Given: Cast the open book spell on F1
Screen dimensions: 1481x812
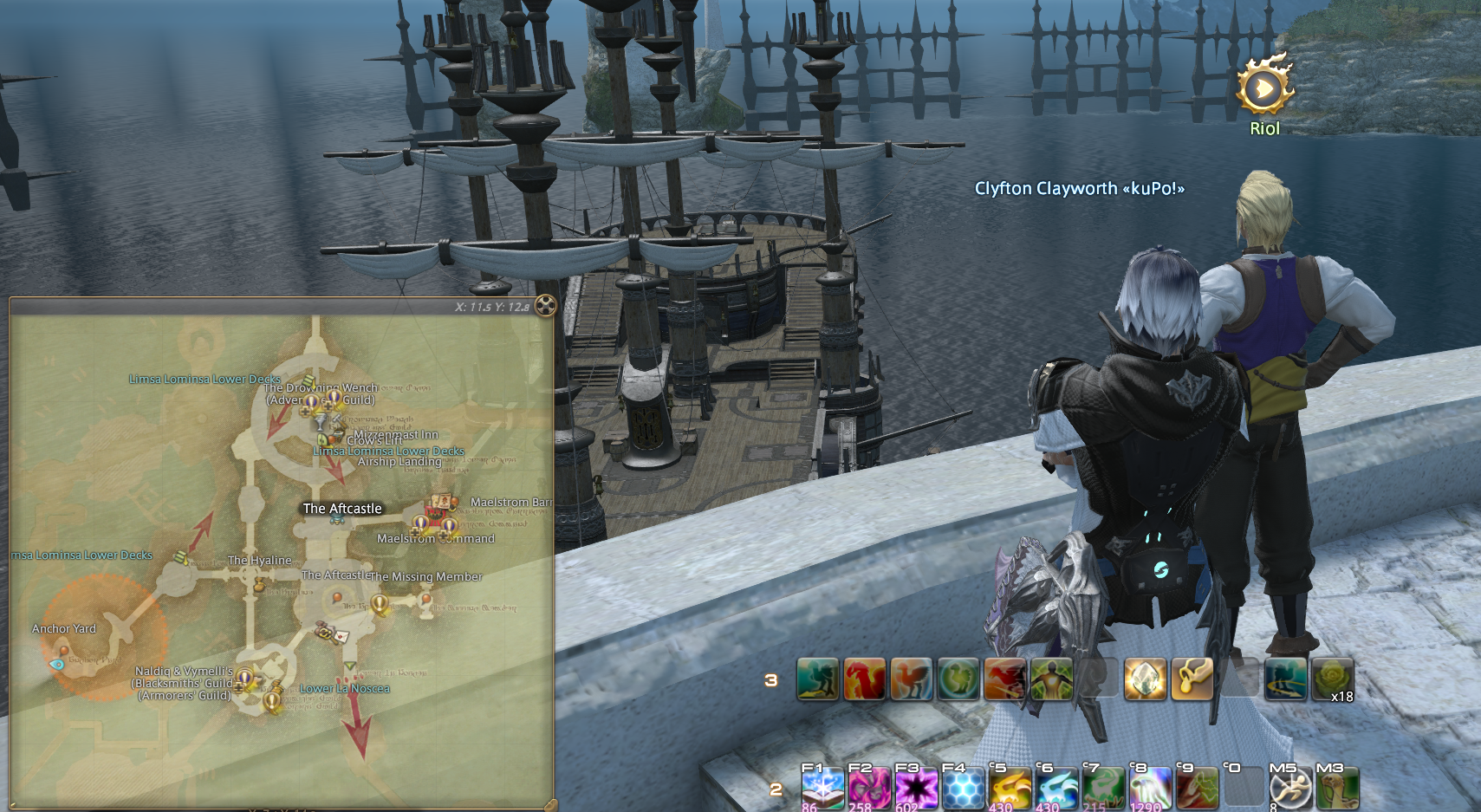Looking at the screenshot, I should click(x=822, y=788).
